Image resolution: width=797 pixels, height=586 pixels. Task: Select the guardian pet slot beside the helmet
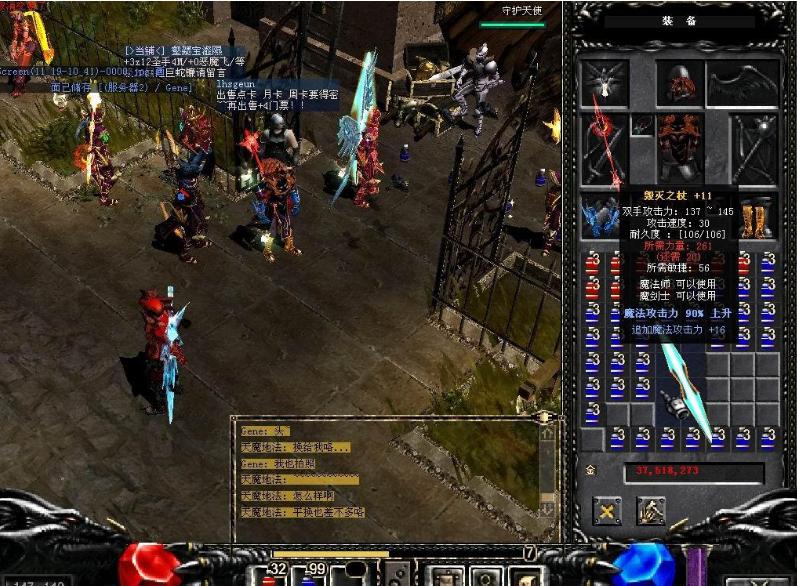[605, 84]
